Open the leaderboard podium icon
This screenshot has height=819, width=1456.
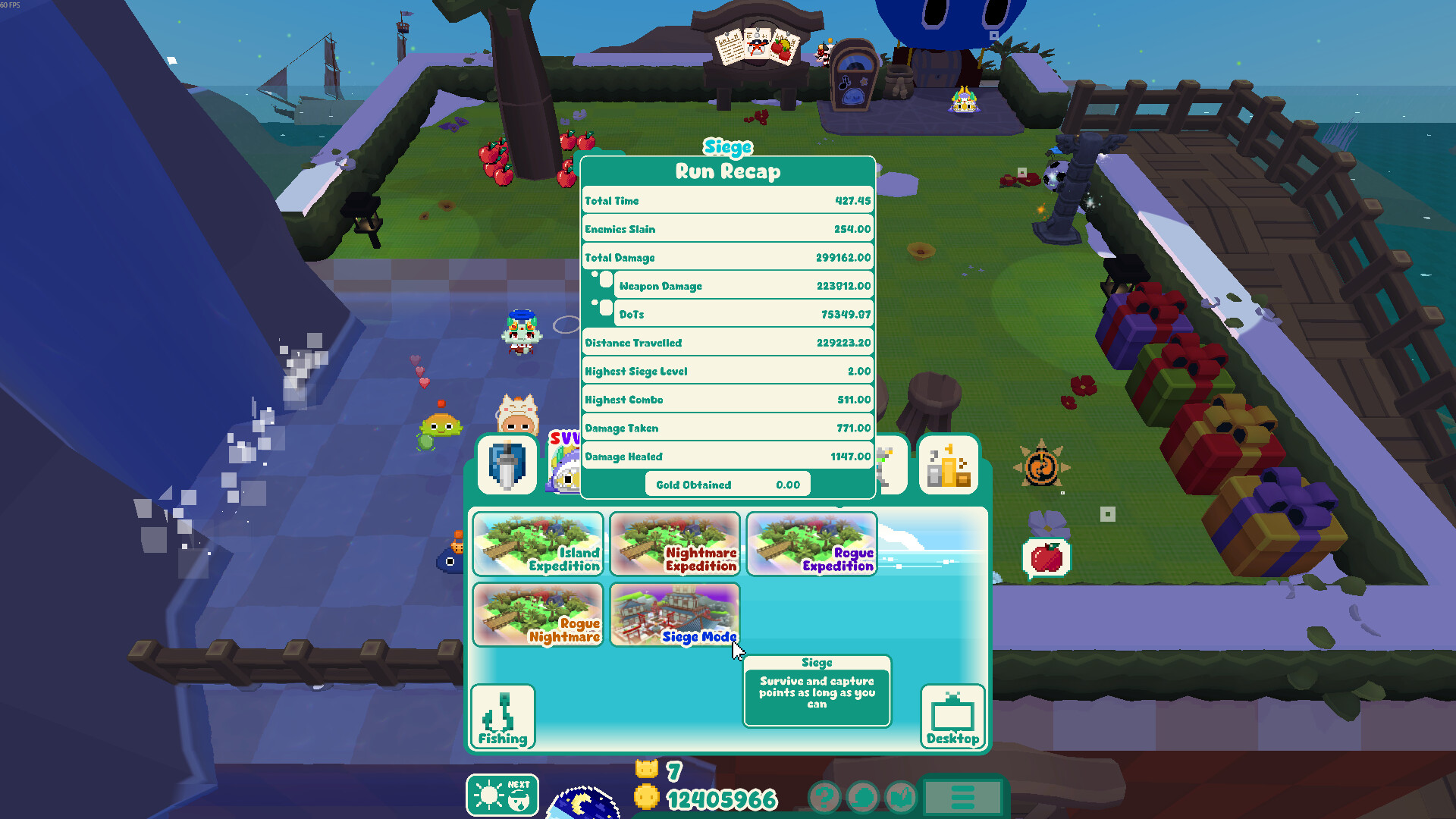pyautogui.click(x=949, y=464)
